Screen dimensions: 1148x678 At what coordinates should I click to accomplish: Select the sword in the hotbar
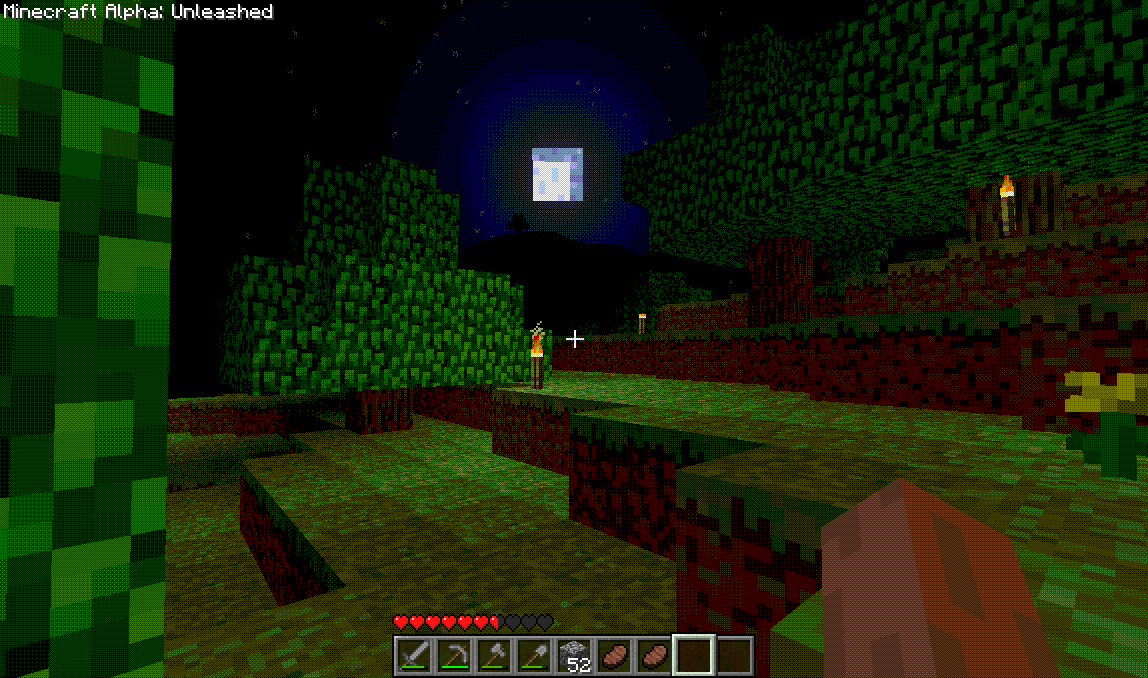pos(414,656)
